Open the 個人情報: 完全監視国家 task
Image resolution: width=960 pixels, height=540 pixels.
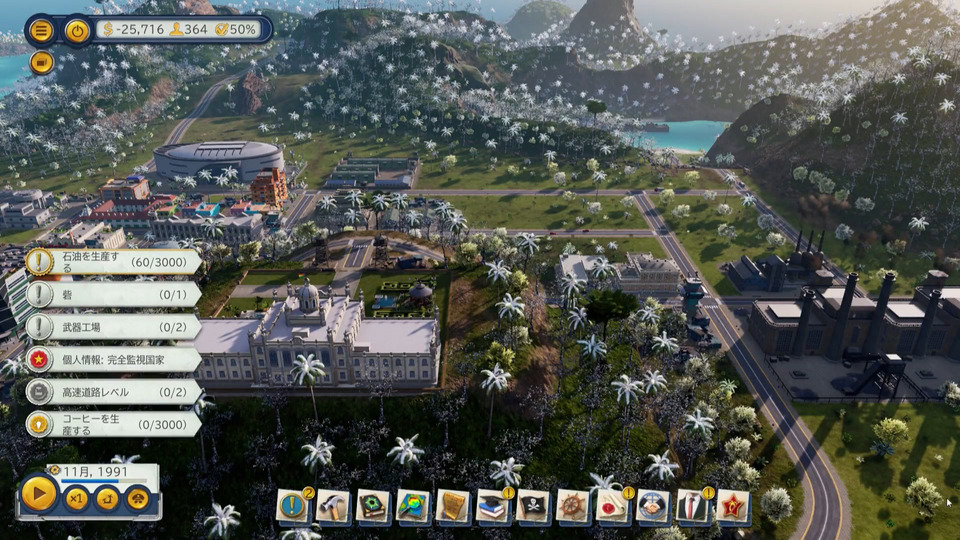(x=112, y=359)
